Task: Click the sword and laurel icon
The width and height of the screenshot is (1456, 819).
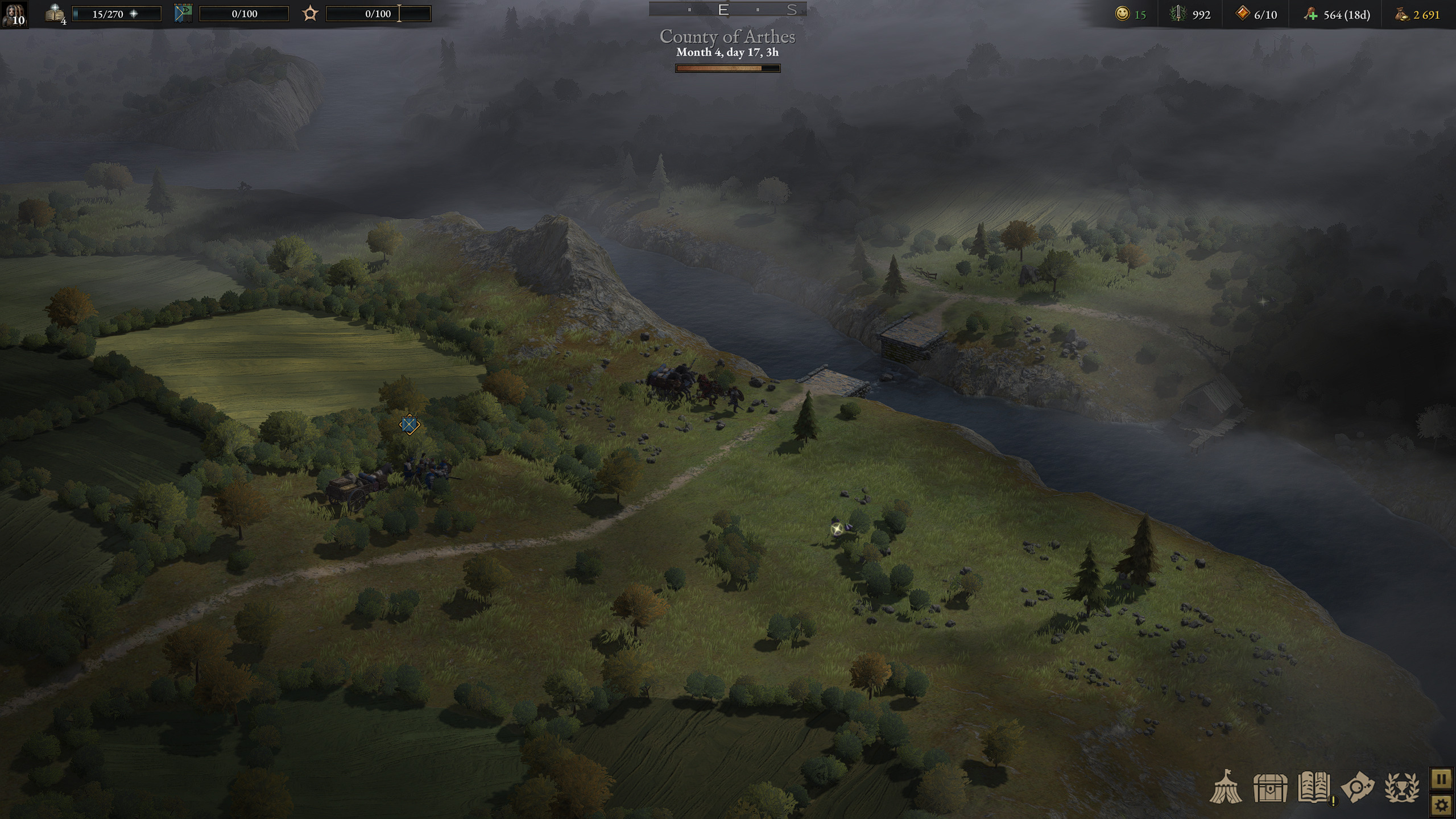Action: (x=1177, y=14)
